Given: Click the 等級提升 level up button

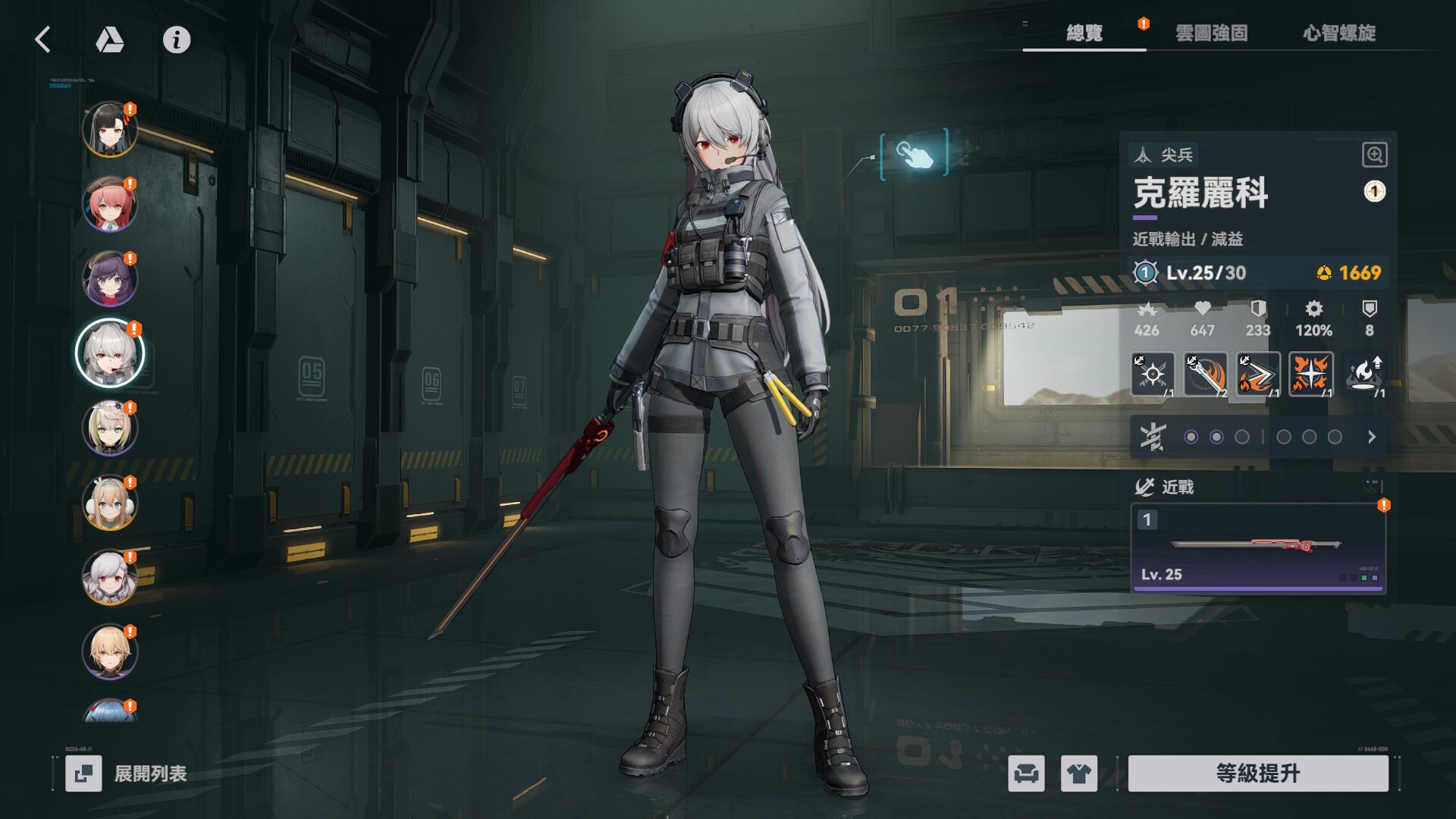Looking at the screenshot, I should click(1258, 773).
